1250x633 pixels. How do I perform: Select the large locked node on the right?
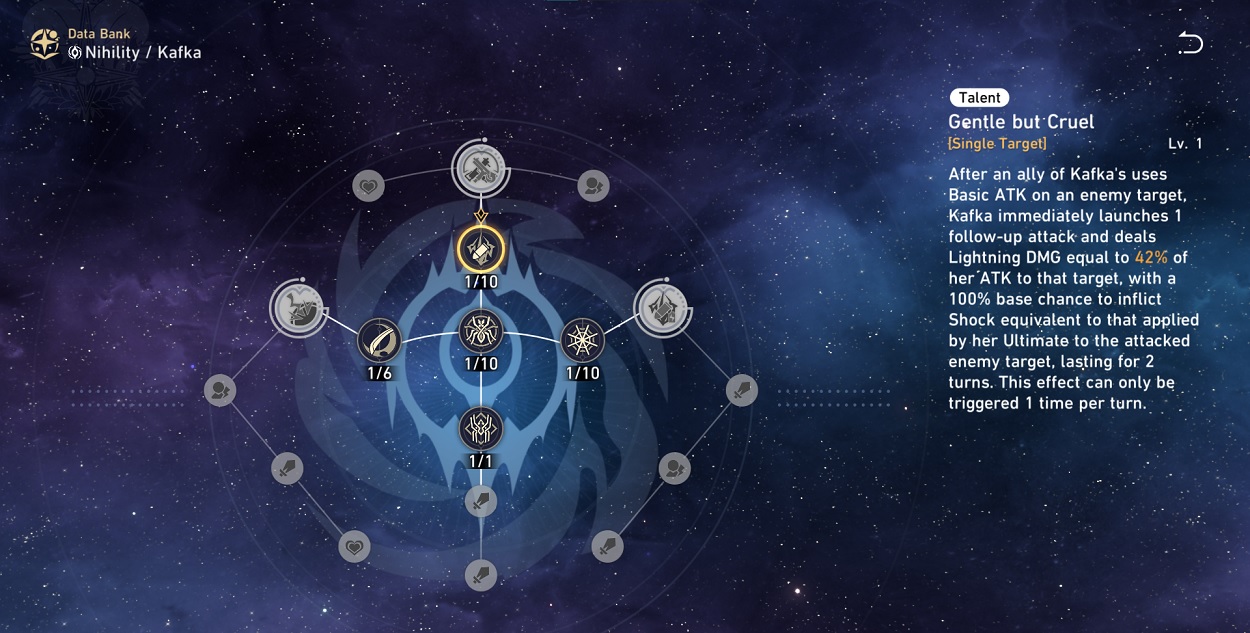tap(660, 305)
